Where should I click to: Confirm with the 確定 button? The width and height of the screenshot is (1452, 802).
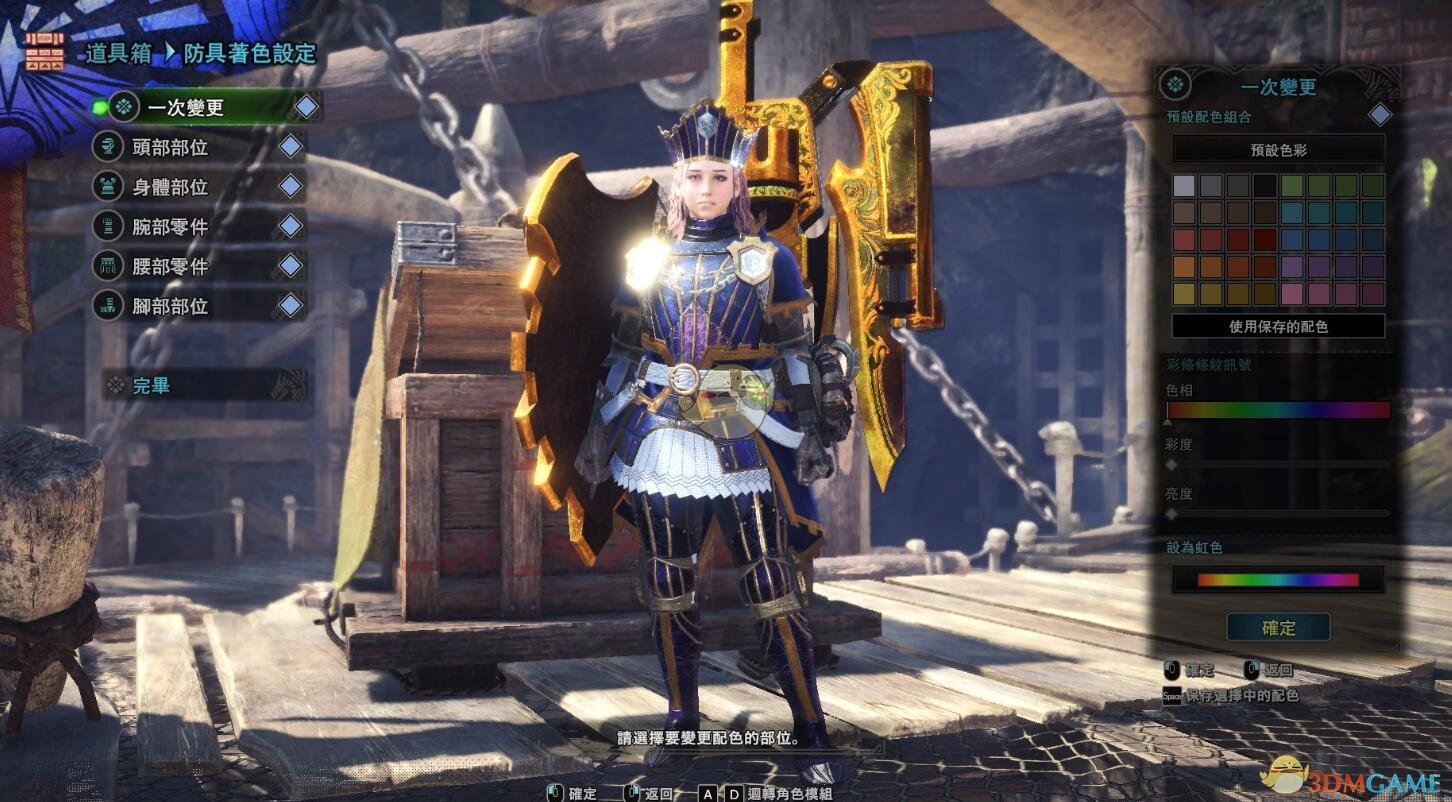(1278, 628)
